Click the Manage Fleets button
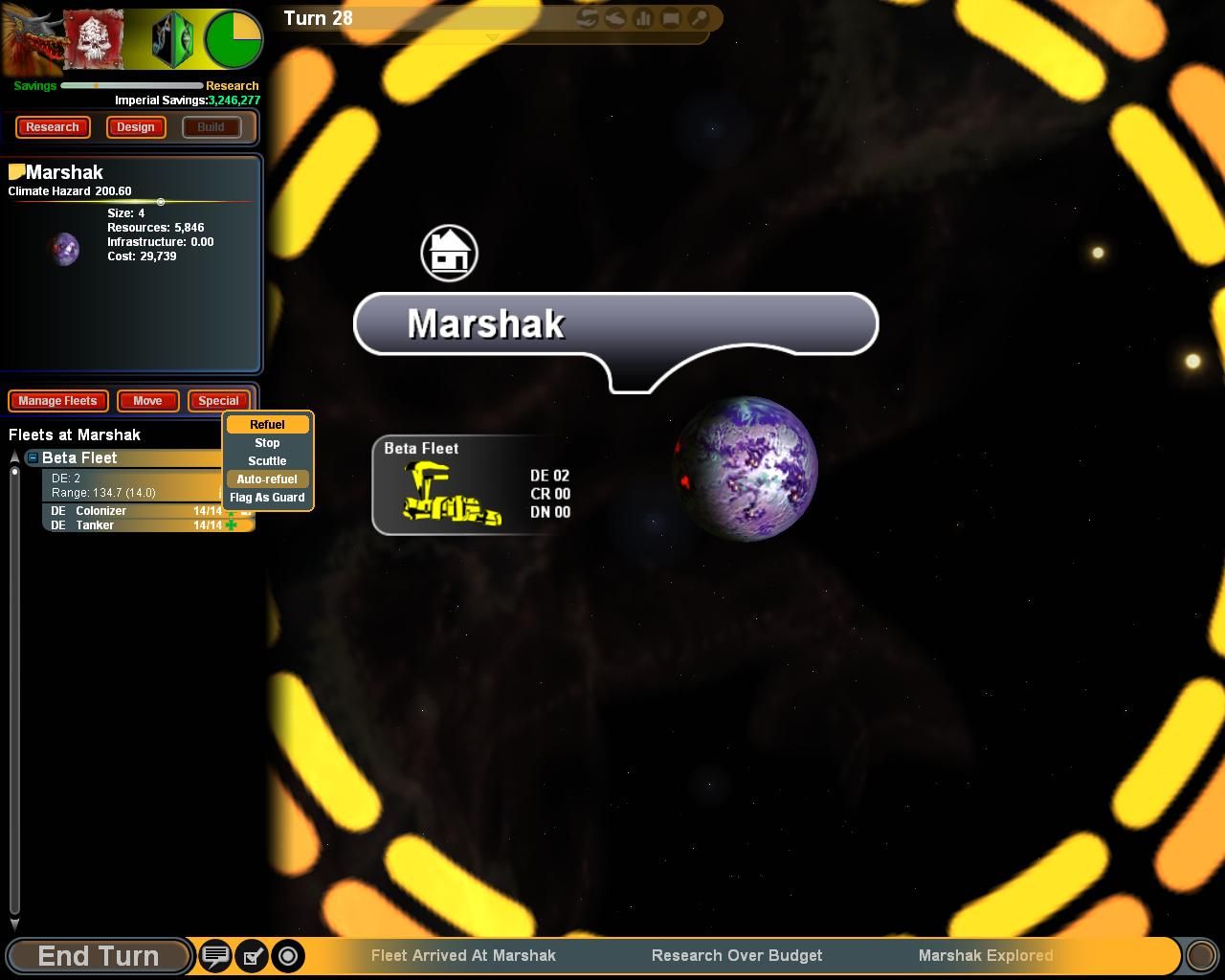The width and height of the screenshot is (1225, 980). 57,401
